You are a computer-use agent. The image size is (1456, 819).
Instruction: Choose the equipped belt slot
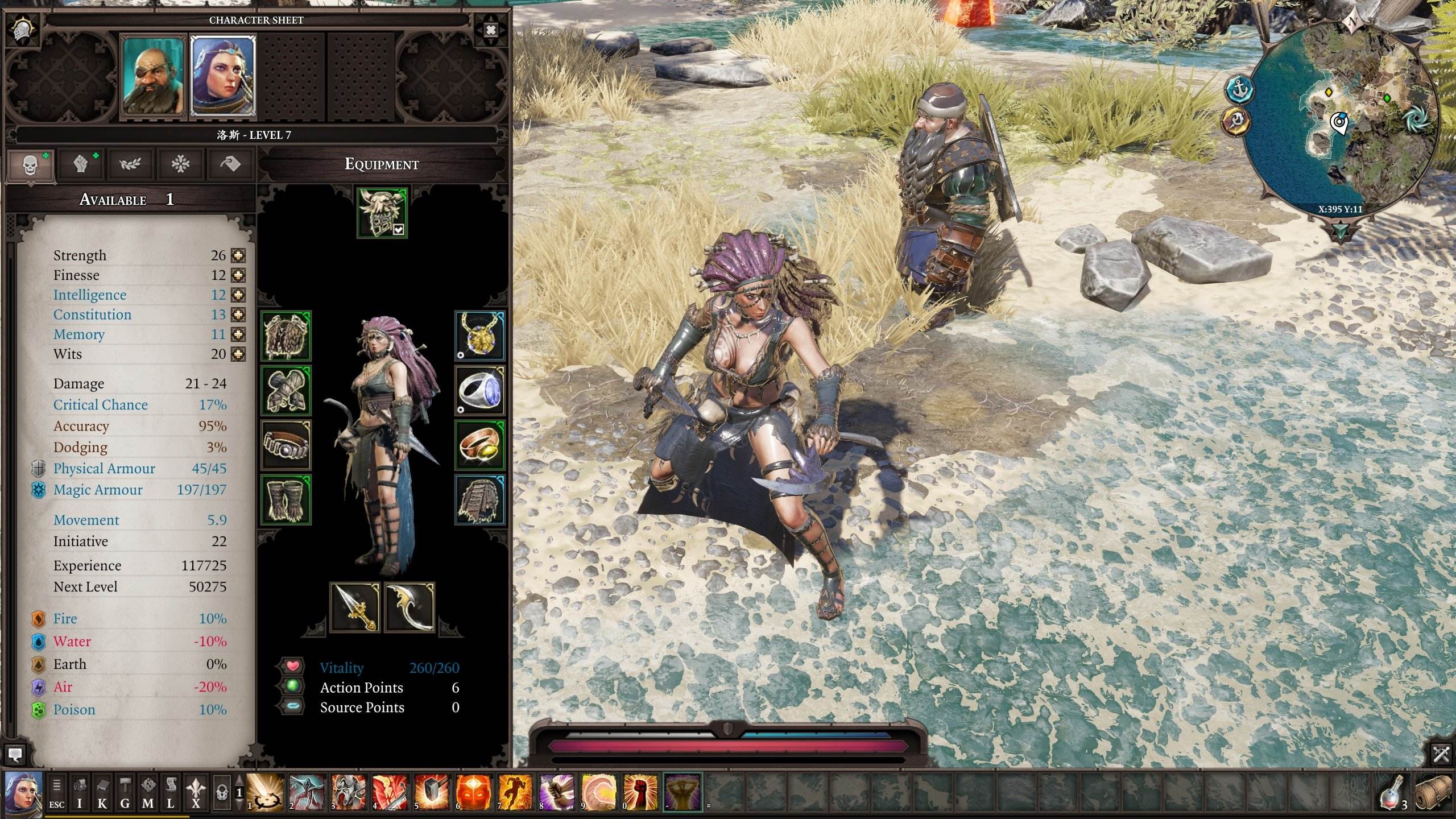point(286,445)
